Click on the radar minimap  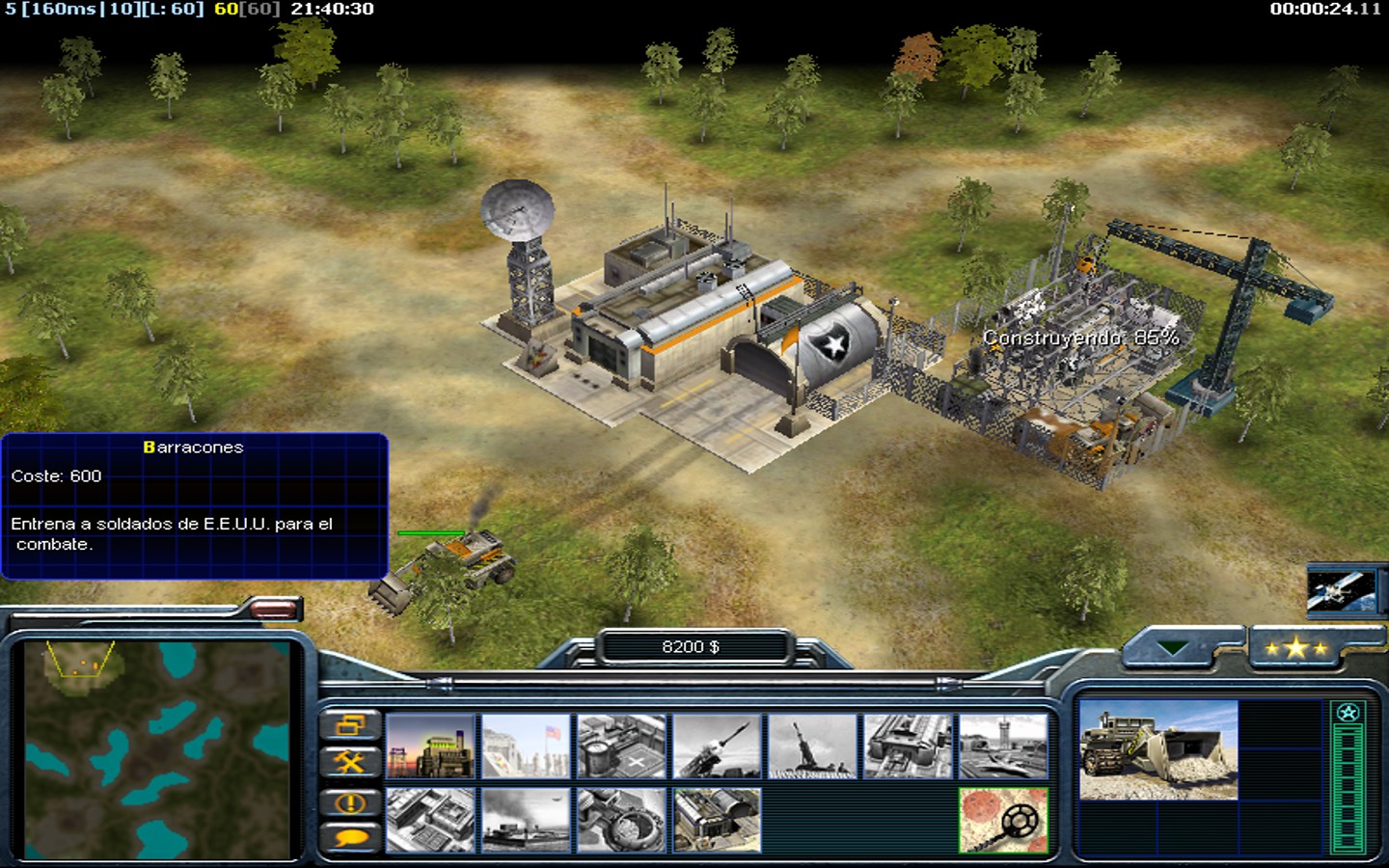[x=157, y=749]
